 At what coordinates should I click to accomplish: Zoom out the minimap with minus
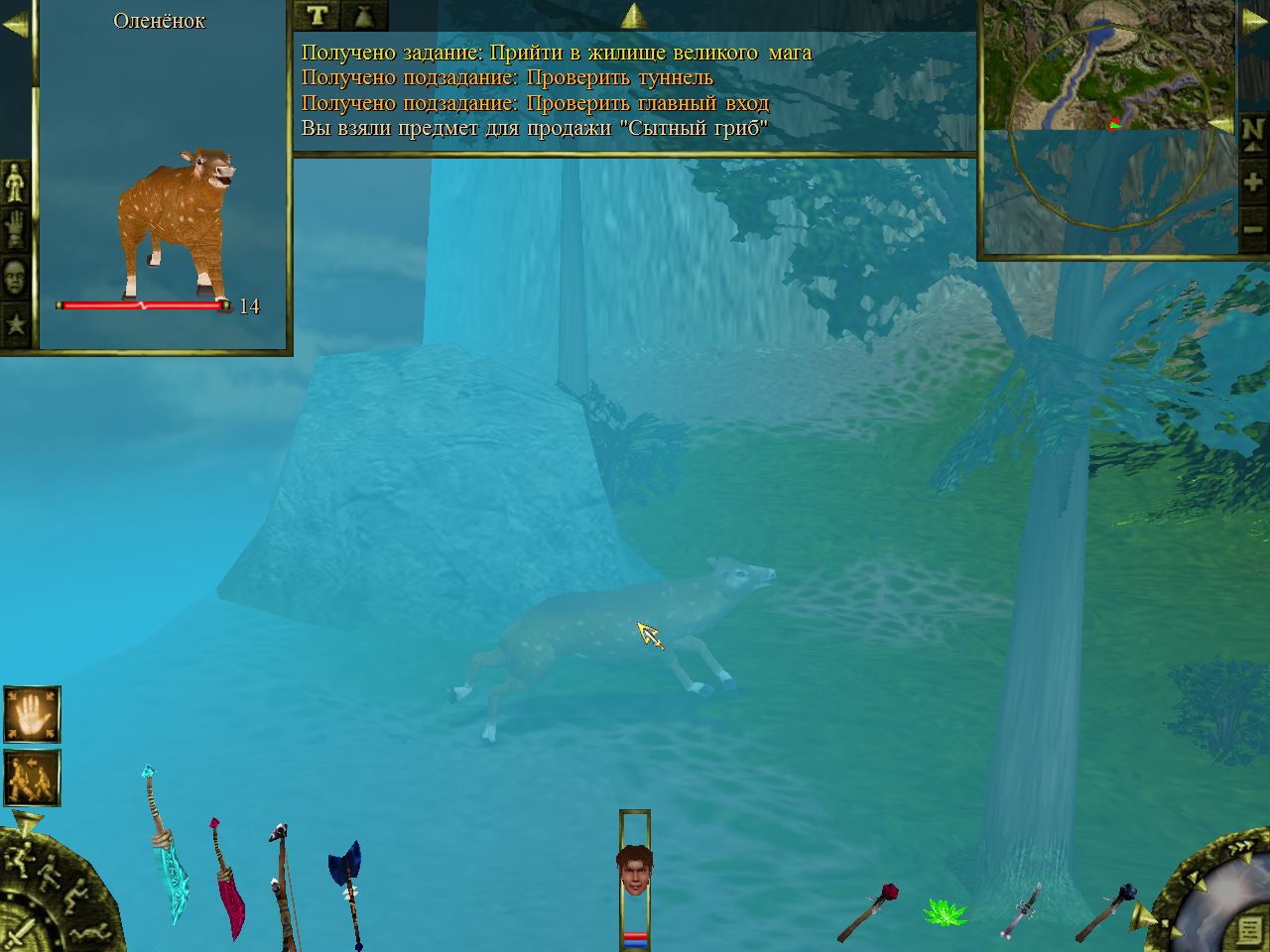click(1253, 230)
